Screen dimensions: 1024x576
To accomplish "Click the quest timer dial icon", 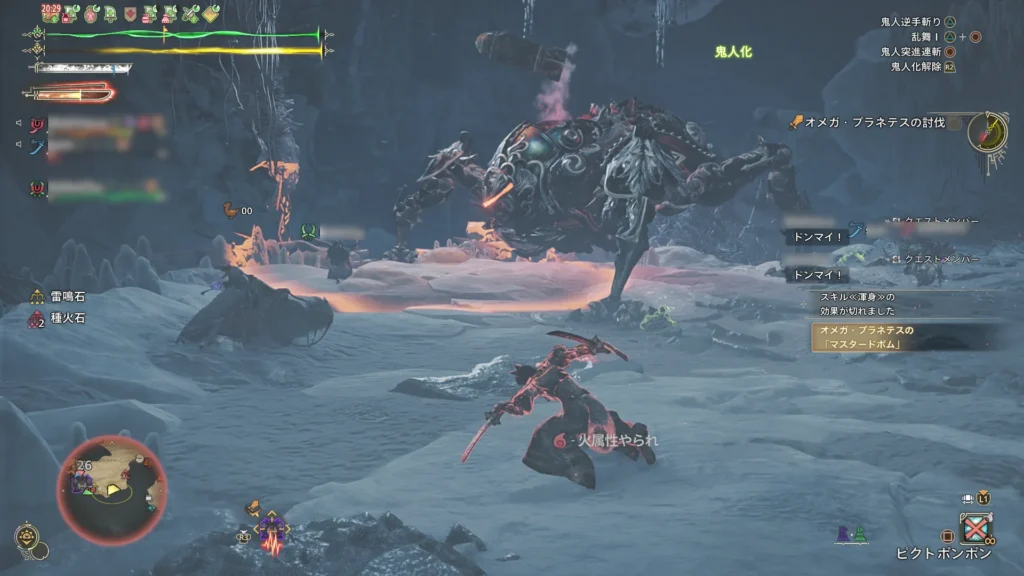I will (988, 132).
